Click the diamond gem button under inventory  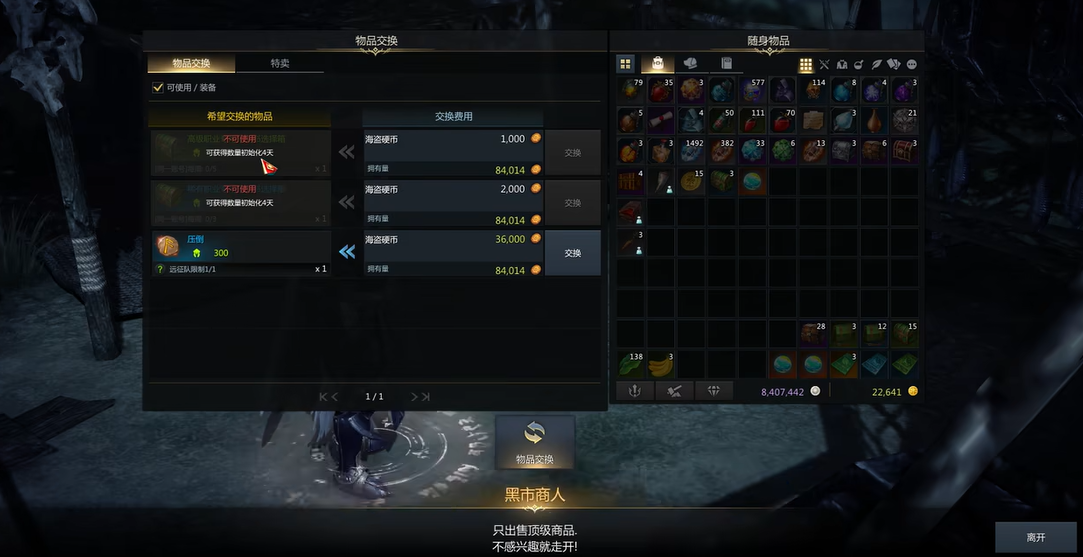pos(714,391)
